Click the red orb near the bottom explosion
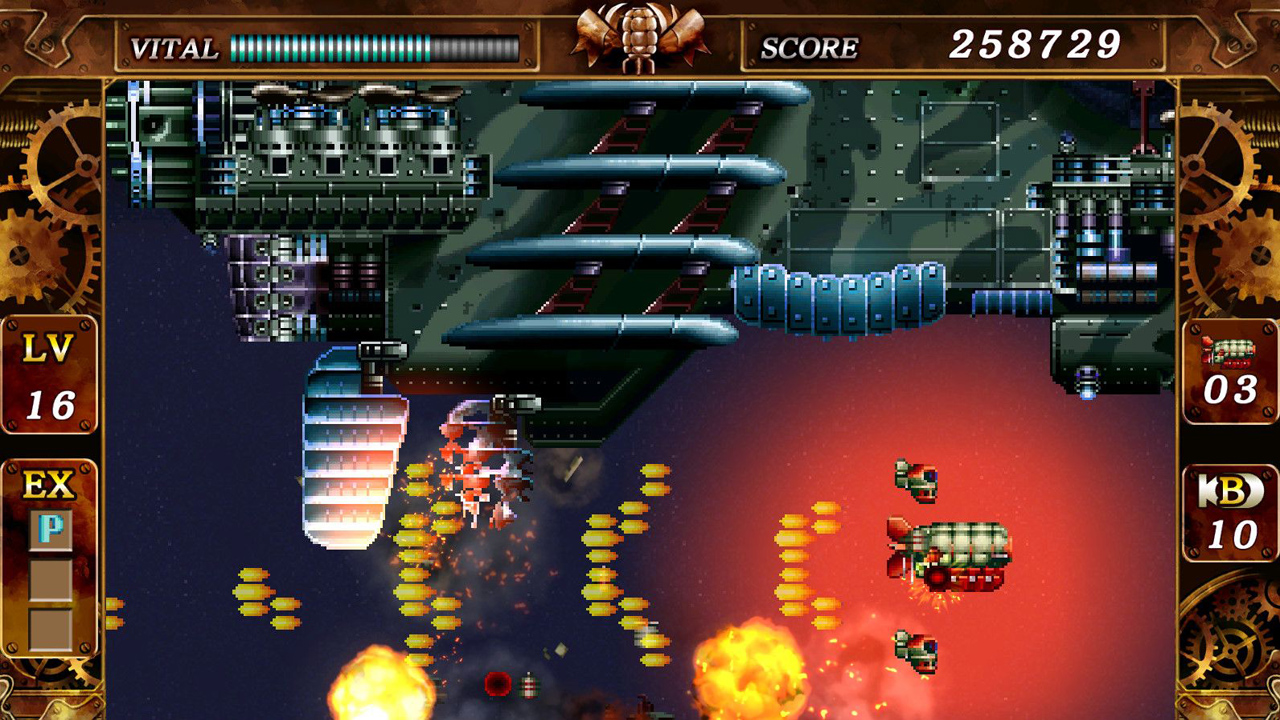 click(498, 683)
